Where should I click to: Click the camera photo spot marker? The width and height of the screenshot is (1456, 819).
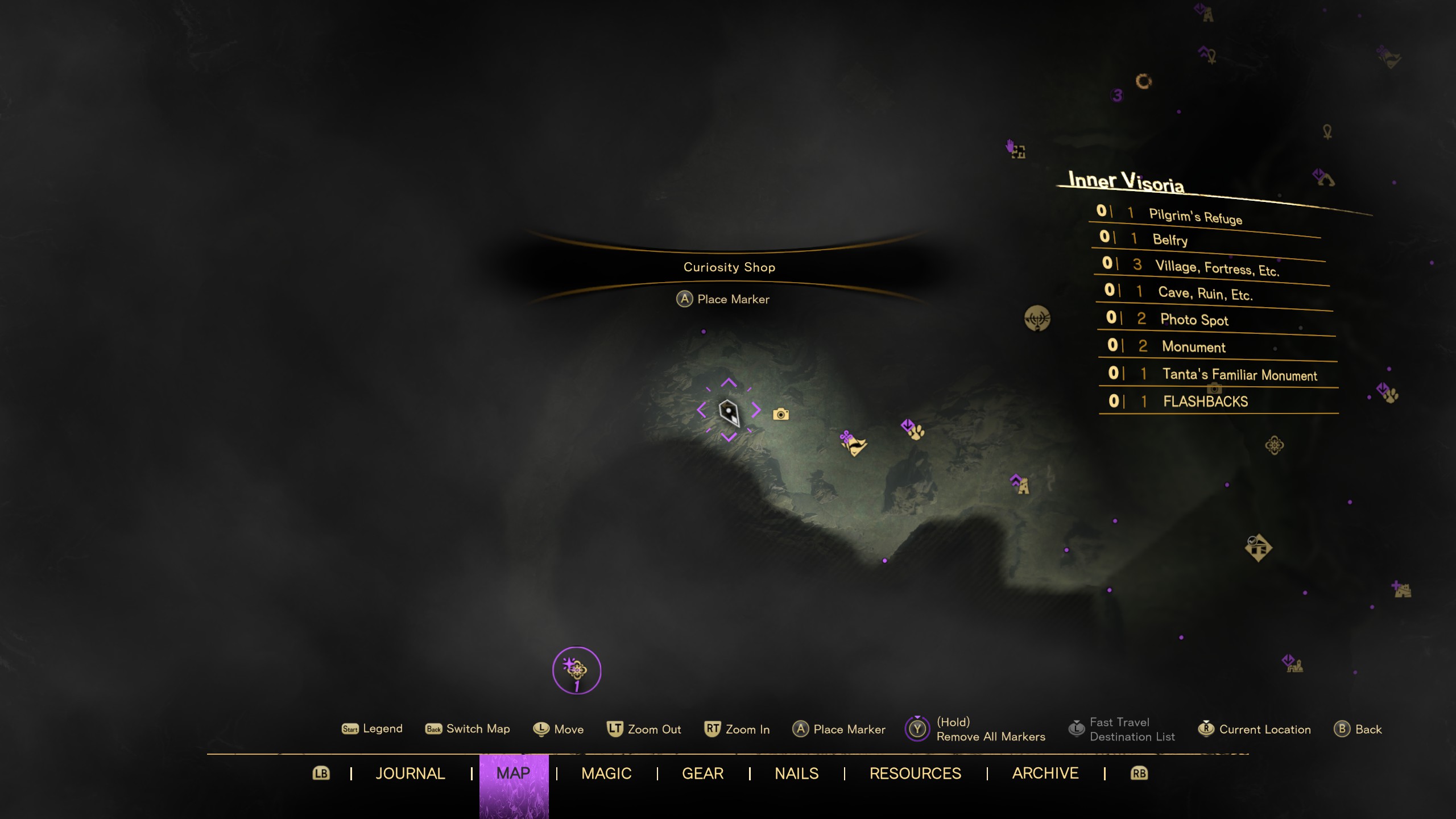click(781, 415)
